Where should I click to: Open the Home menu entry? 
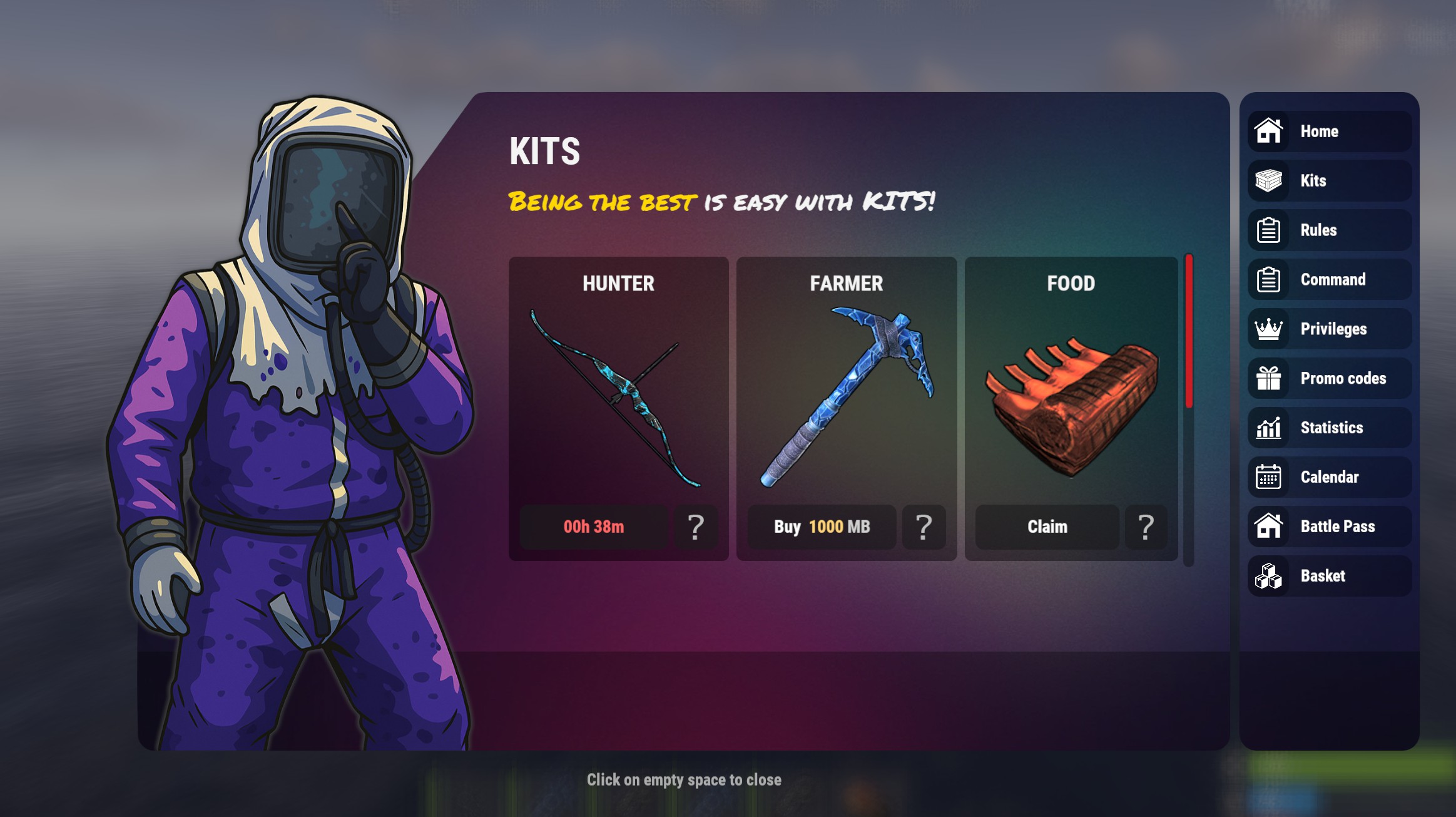coord(1329,131)
